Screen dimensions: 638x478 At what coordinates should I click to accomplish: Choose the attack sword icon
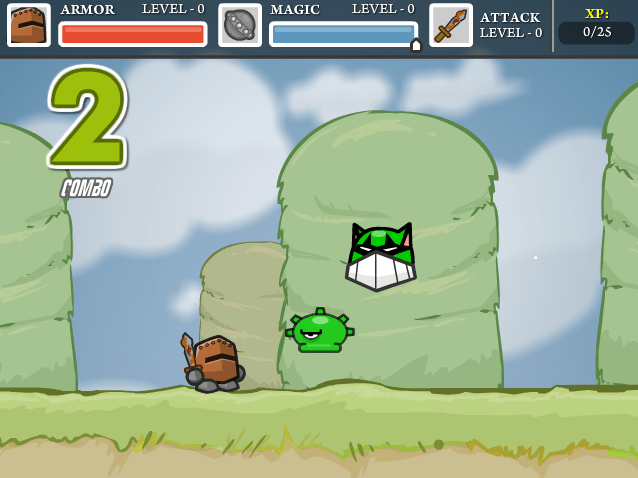pyautogui.click(x=450, y=25)
